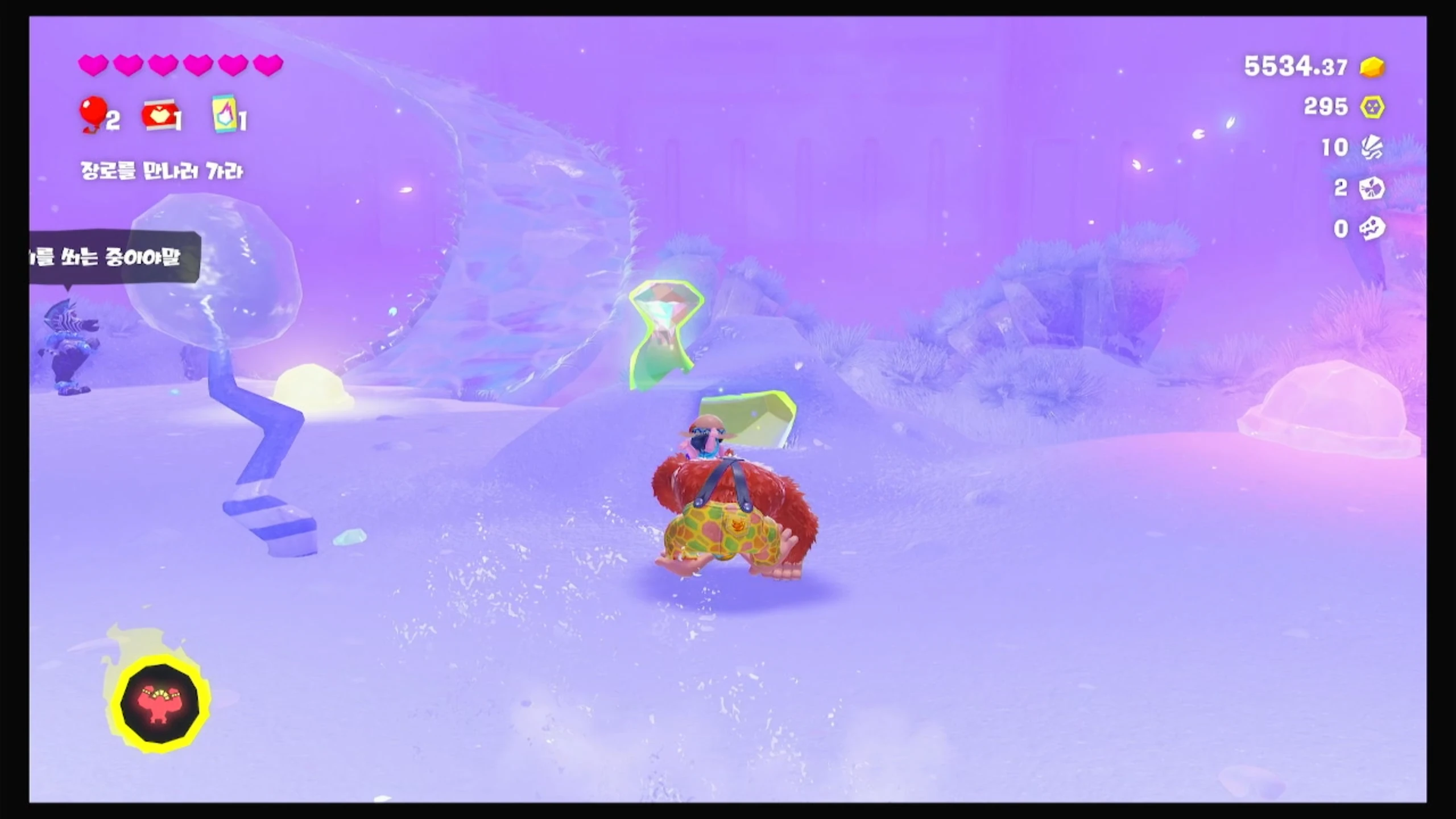Click the fossil skull counter icon
Viewport: 1456px width, 819px height.
point(1372,229)
